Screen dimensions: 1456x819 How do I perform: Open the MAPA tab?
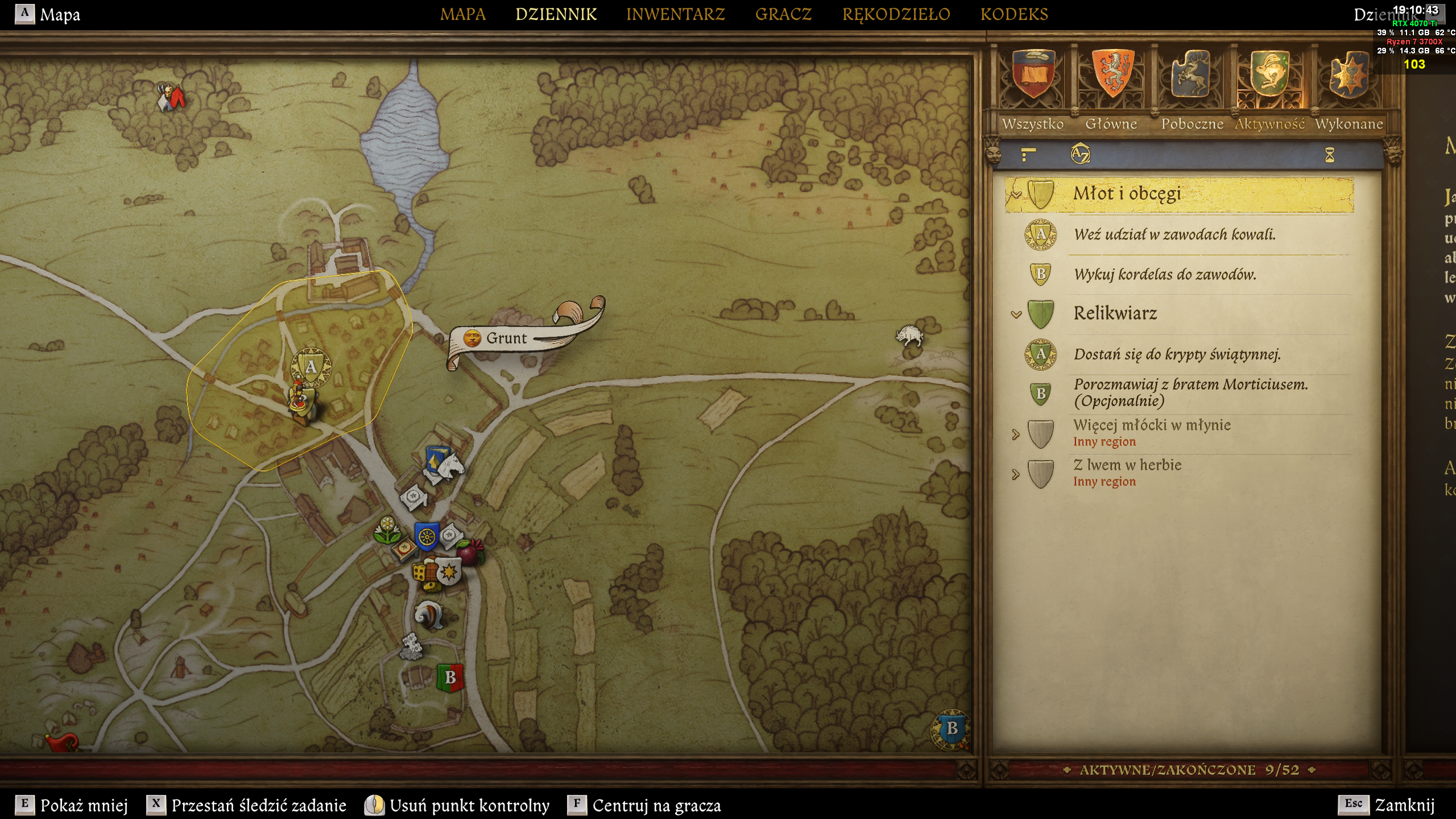point(462,14)
